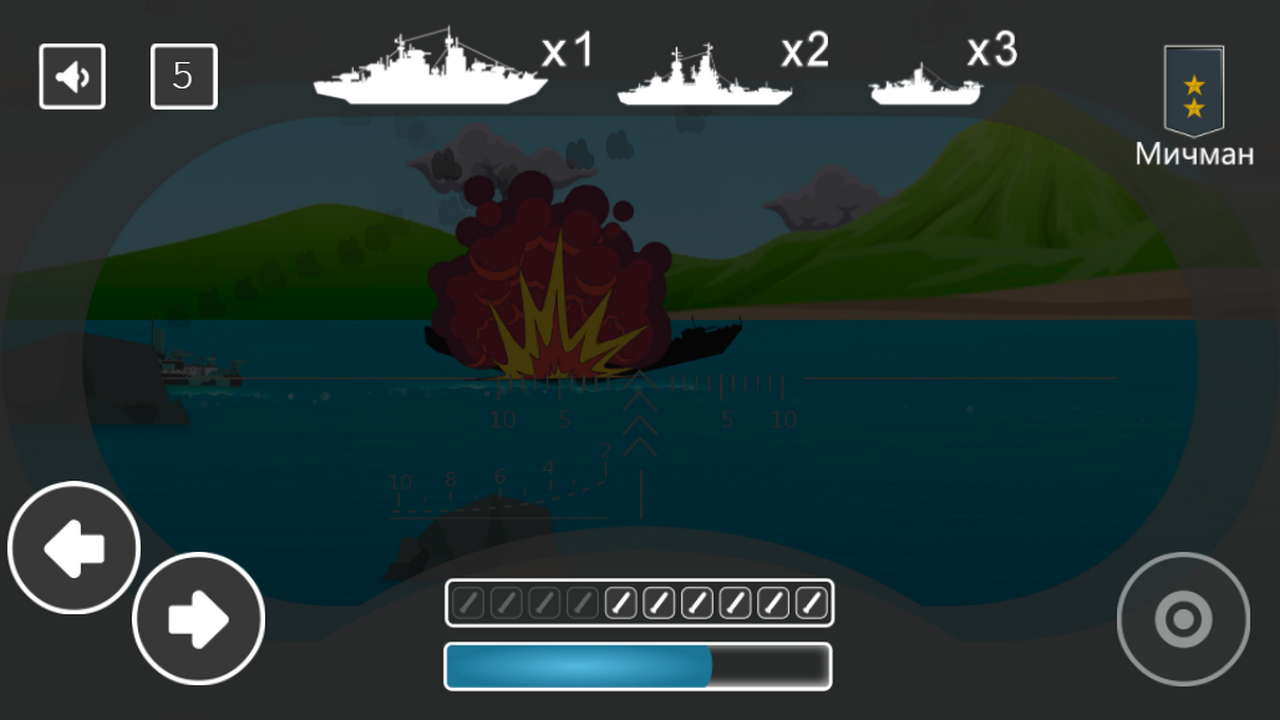Click the right periscope arrow
This screenshot has width=1280, height=720.
(198, 617)
